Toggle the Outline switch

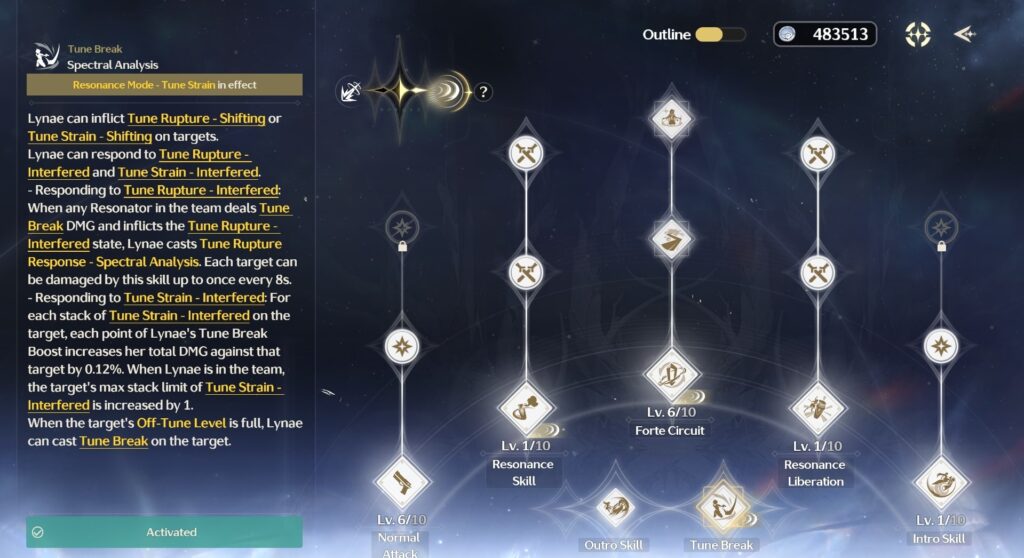720,34
